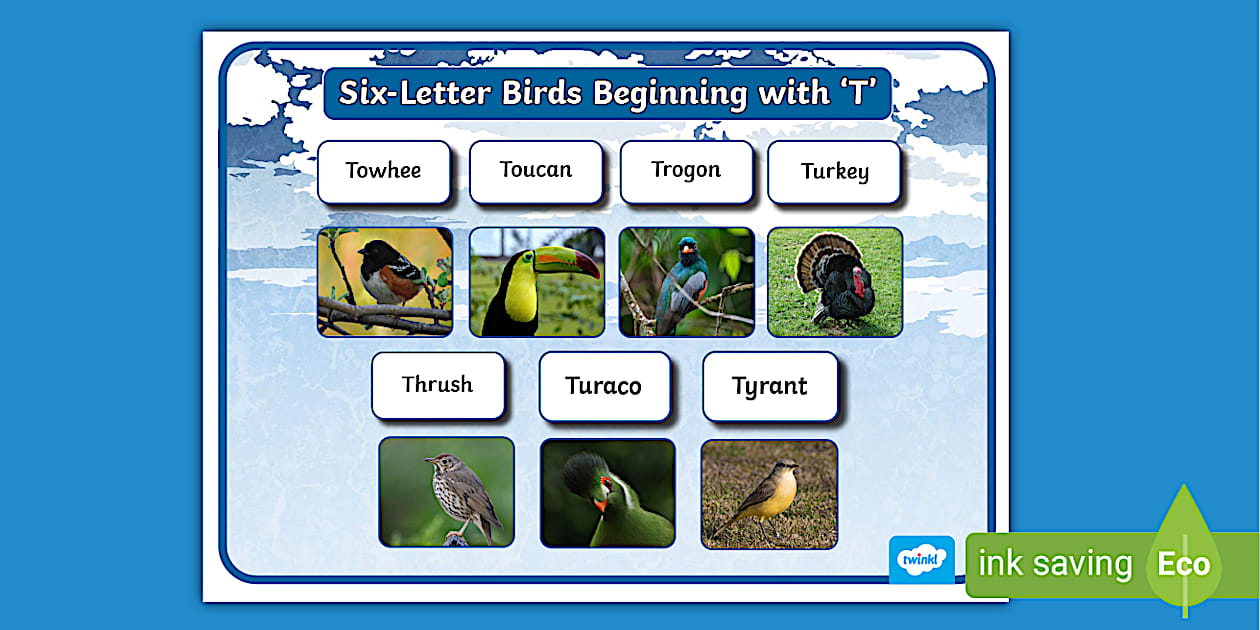
Task: Select the speckled thrush photo
Action: pos(446,492)
